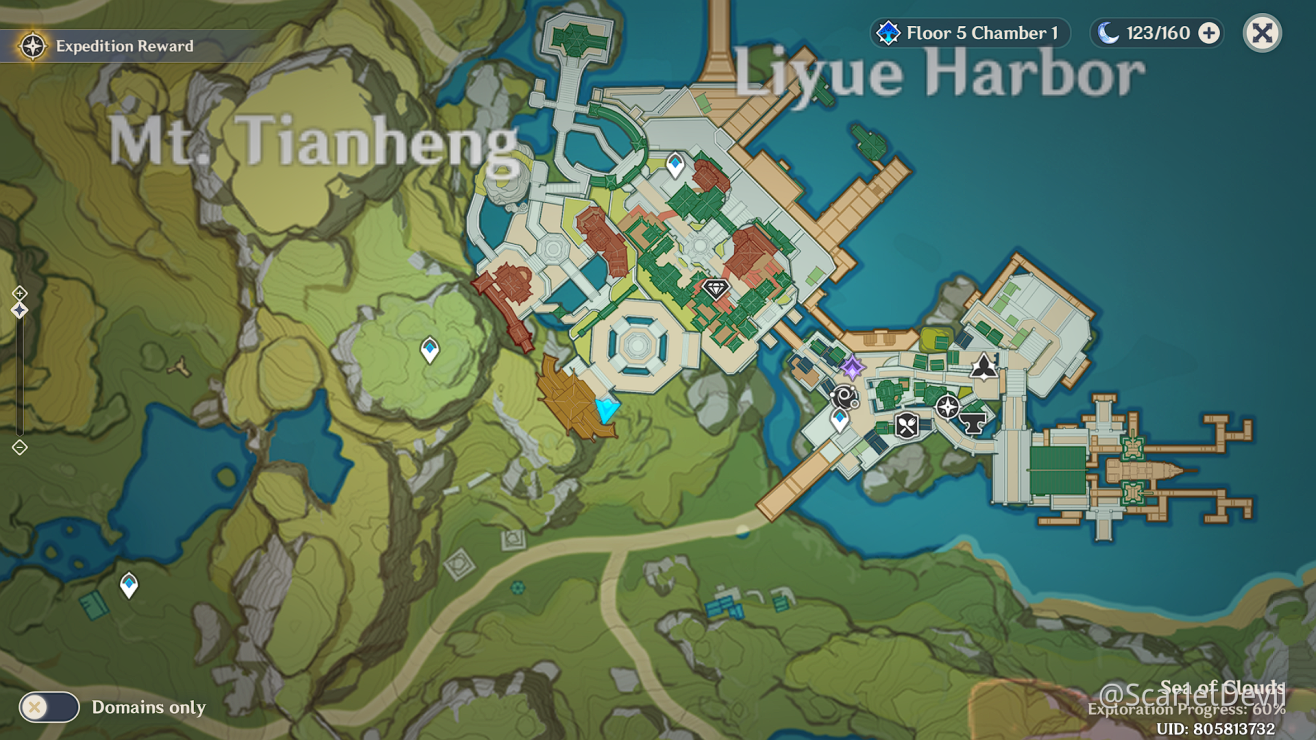The height and width of the screenshot is (740, 1316).
Task: Select the teleport waypoint in southwest swamp area
Action: click(x=127, y=583)
